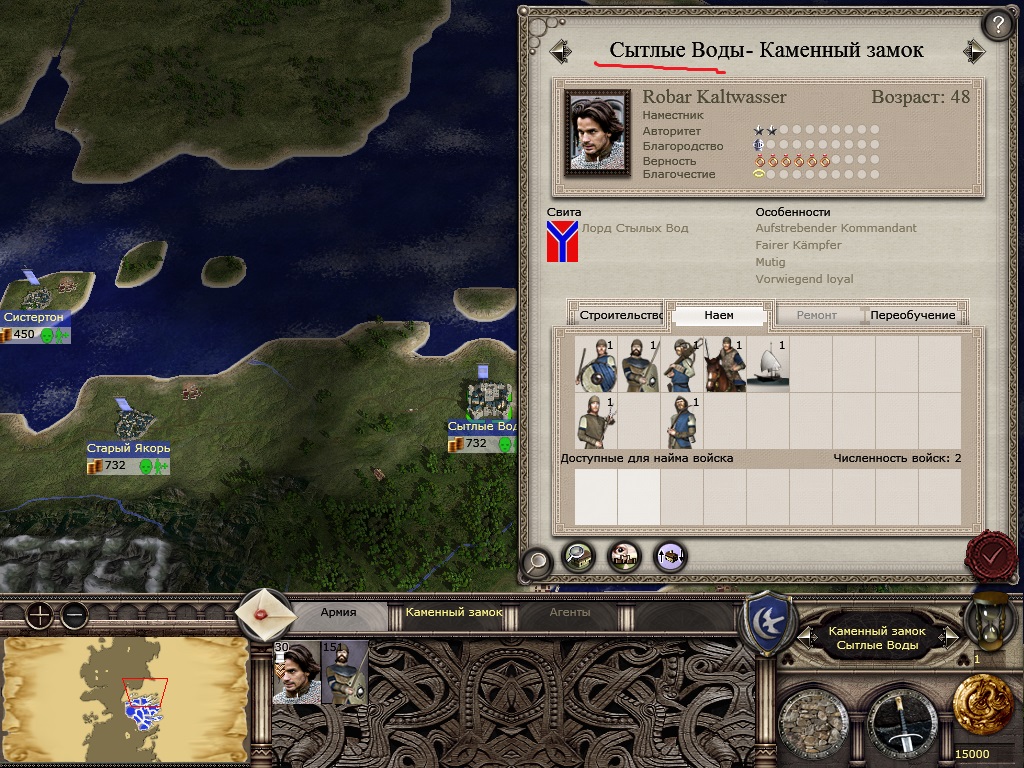Select the Наем recruitment tab

(x=719, y=315)
